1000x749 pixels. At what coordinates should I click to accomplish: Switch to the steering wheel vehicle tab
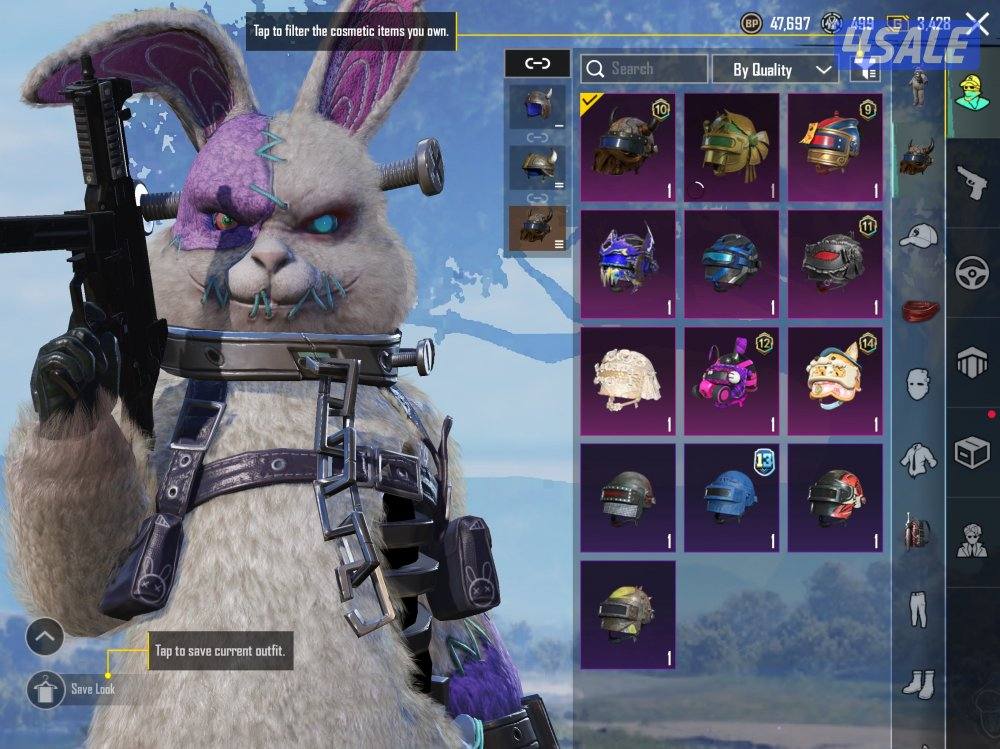[972, 273]
